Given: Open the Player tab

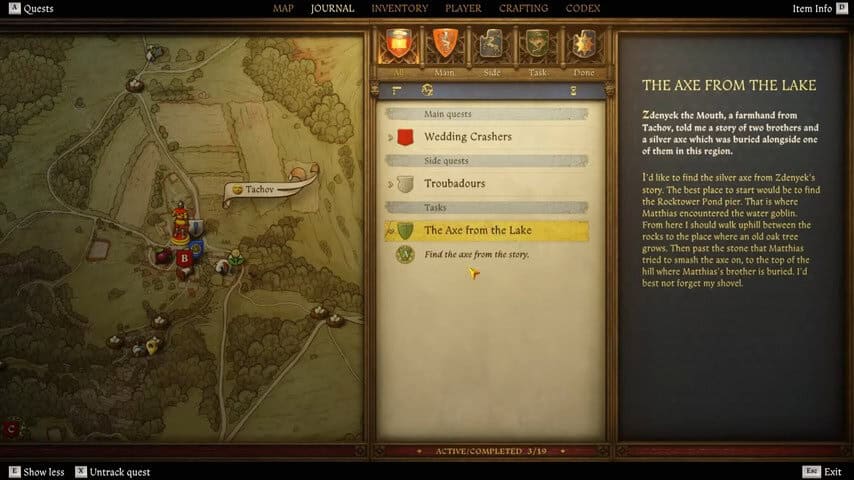Looking at the screenshot, I should (x=463, y=9).
